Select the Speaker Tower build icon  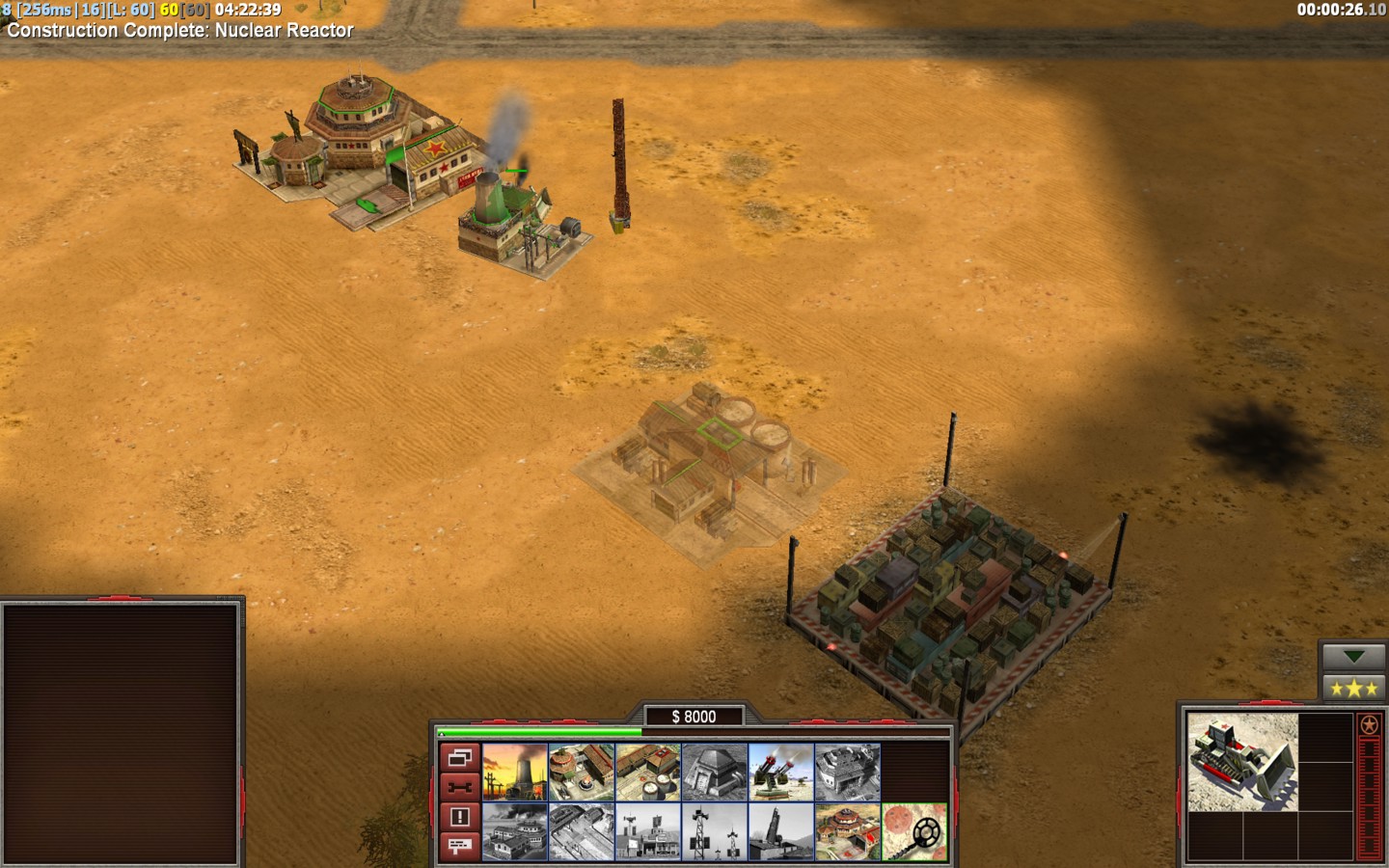715,831
